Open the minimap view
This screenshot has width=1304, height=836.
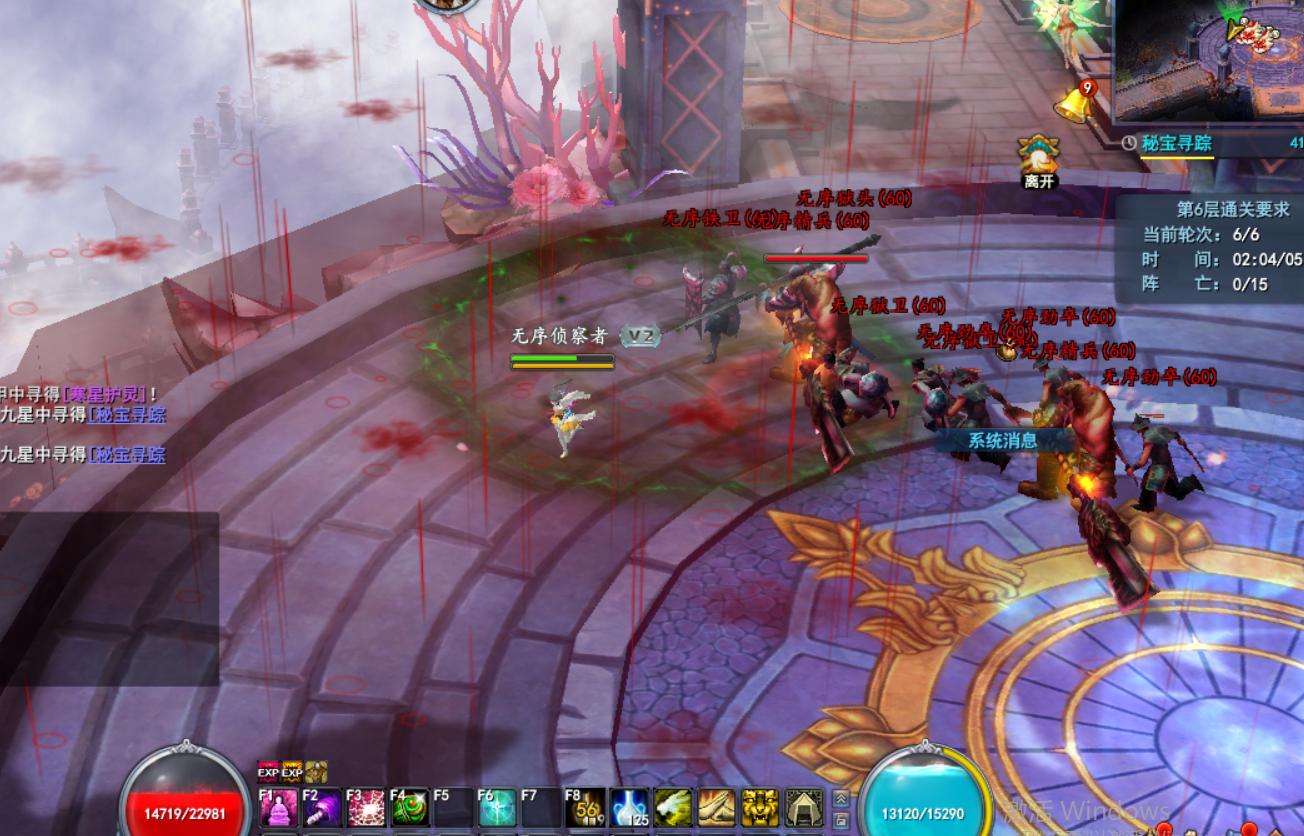pyautogui.click(x=1210, y=60)
